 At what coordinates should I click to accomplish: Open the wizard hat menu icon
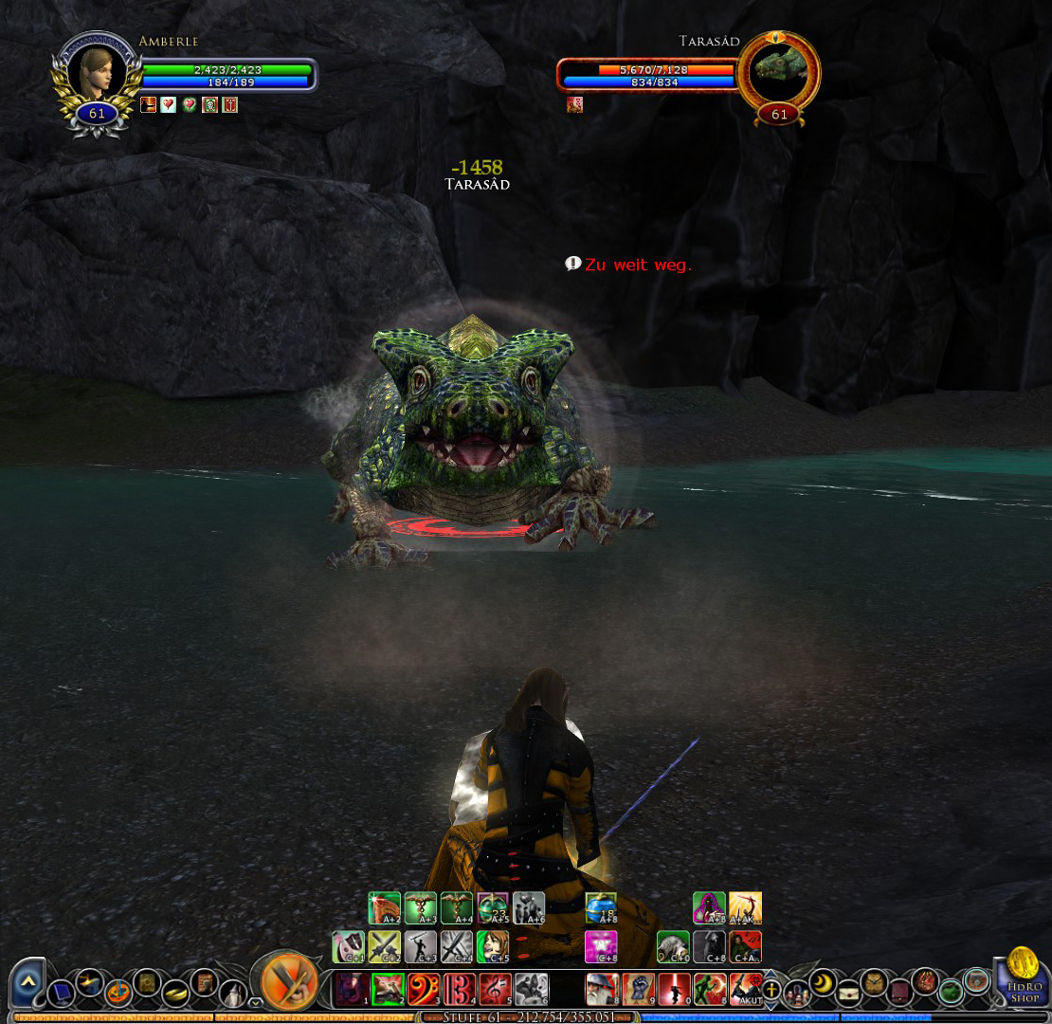coord(233,993)
